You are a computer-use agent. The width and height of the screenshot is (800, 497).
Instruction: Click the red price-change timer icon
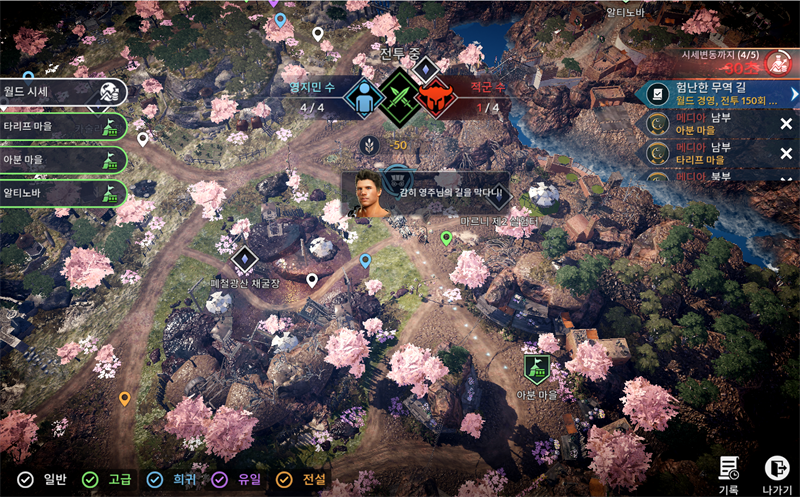[778, 63]
